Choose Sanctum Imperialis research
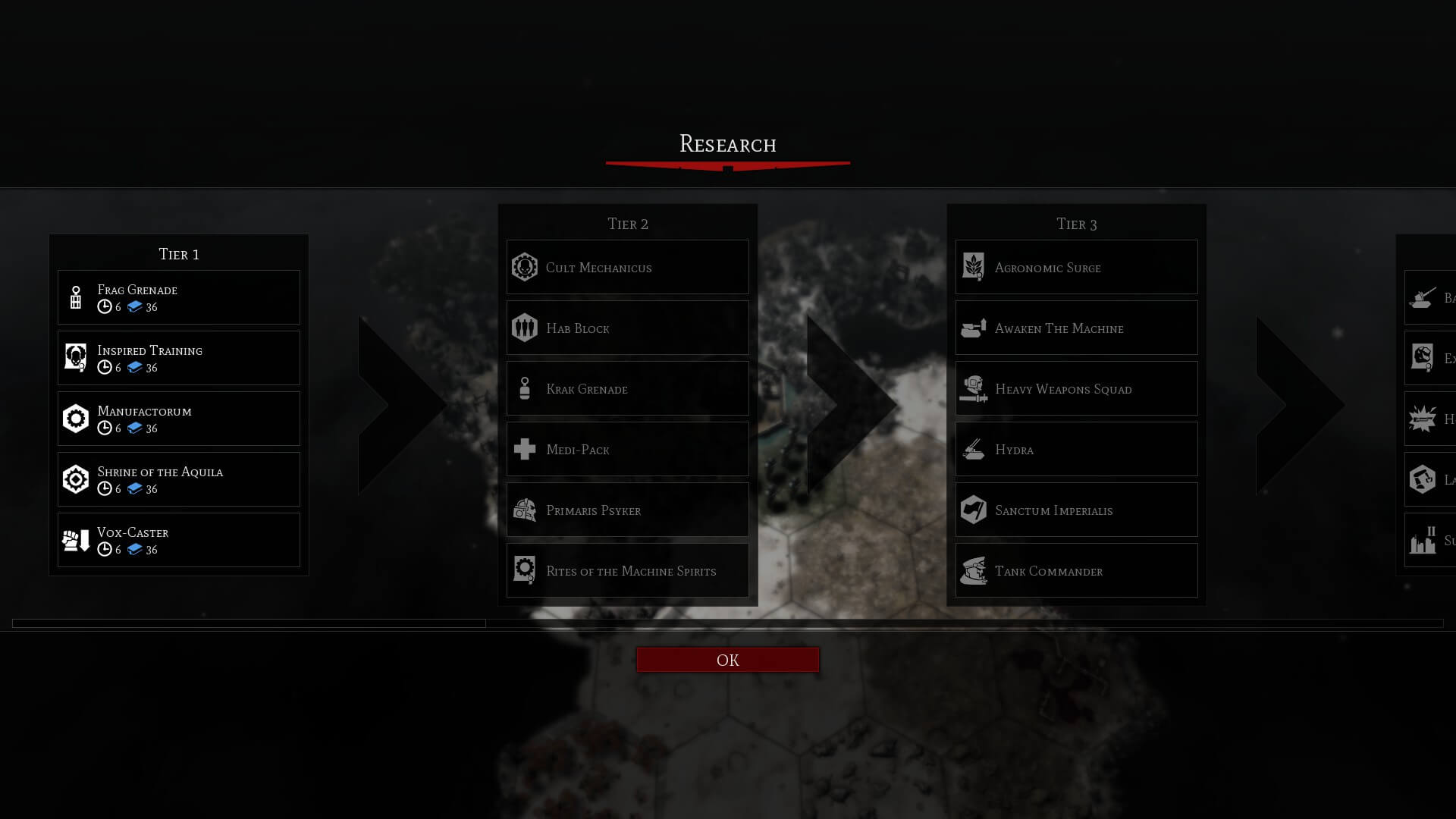The width and height of the screenshot is (1456, 819). pos(1076,510)
